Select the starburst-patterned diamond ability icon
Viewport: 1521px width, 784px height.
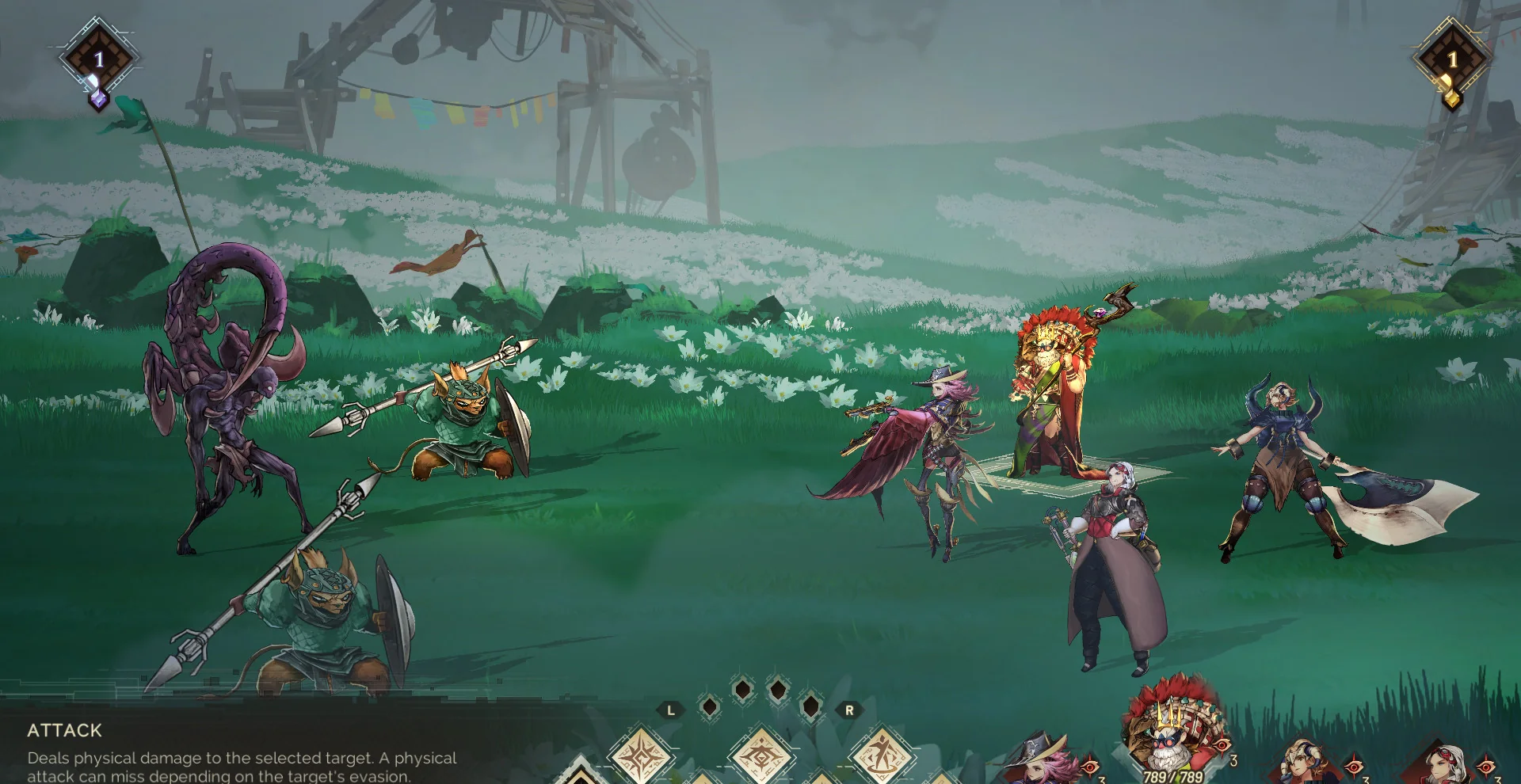pyautogui.click(x=640, y=755)
